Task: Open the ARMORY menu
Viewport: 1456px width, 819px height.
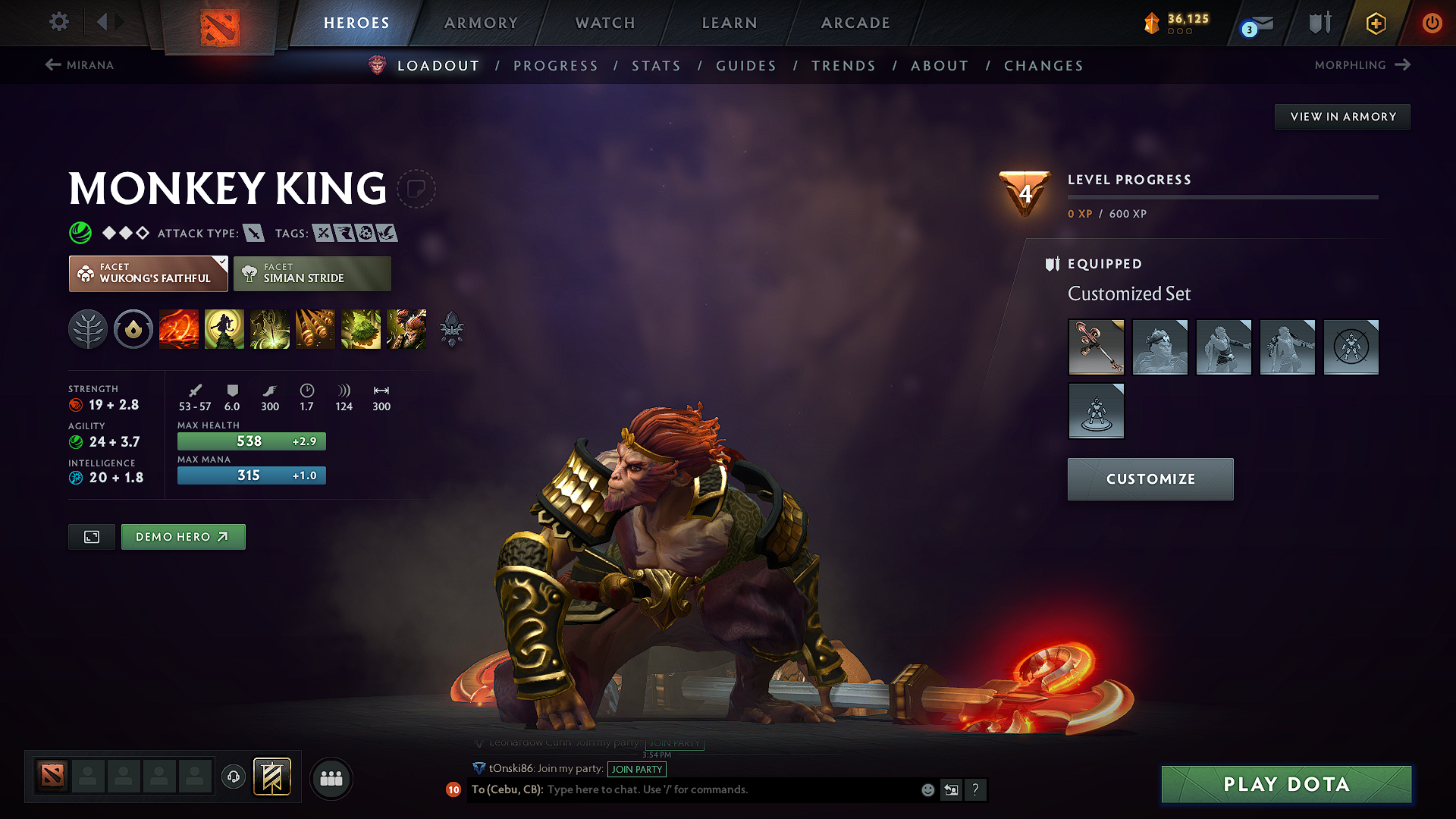Action: coord(481,23)
